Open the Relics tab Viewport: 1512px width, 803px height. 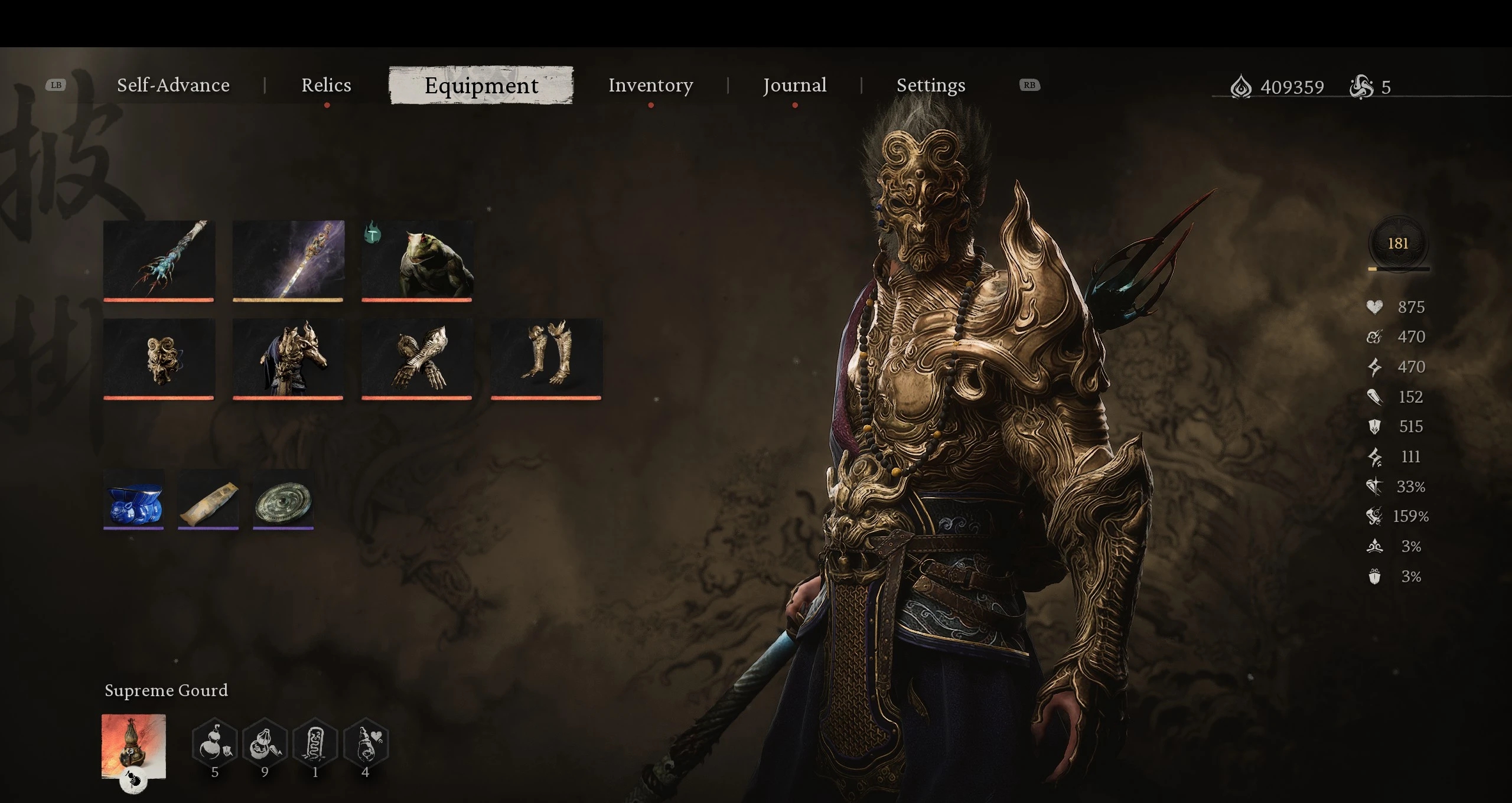(326, 86)
